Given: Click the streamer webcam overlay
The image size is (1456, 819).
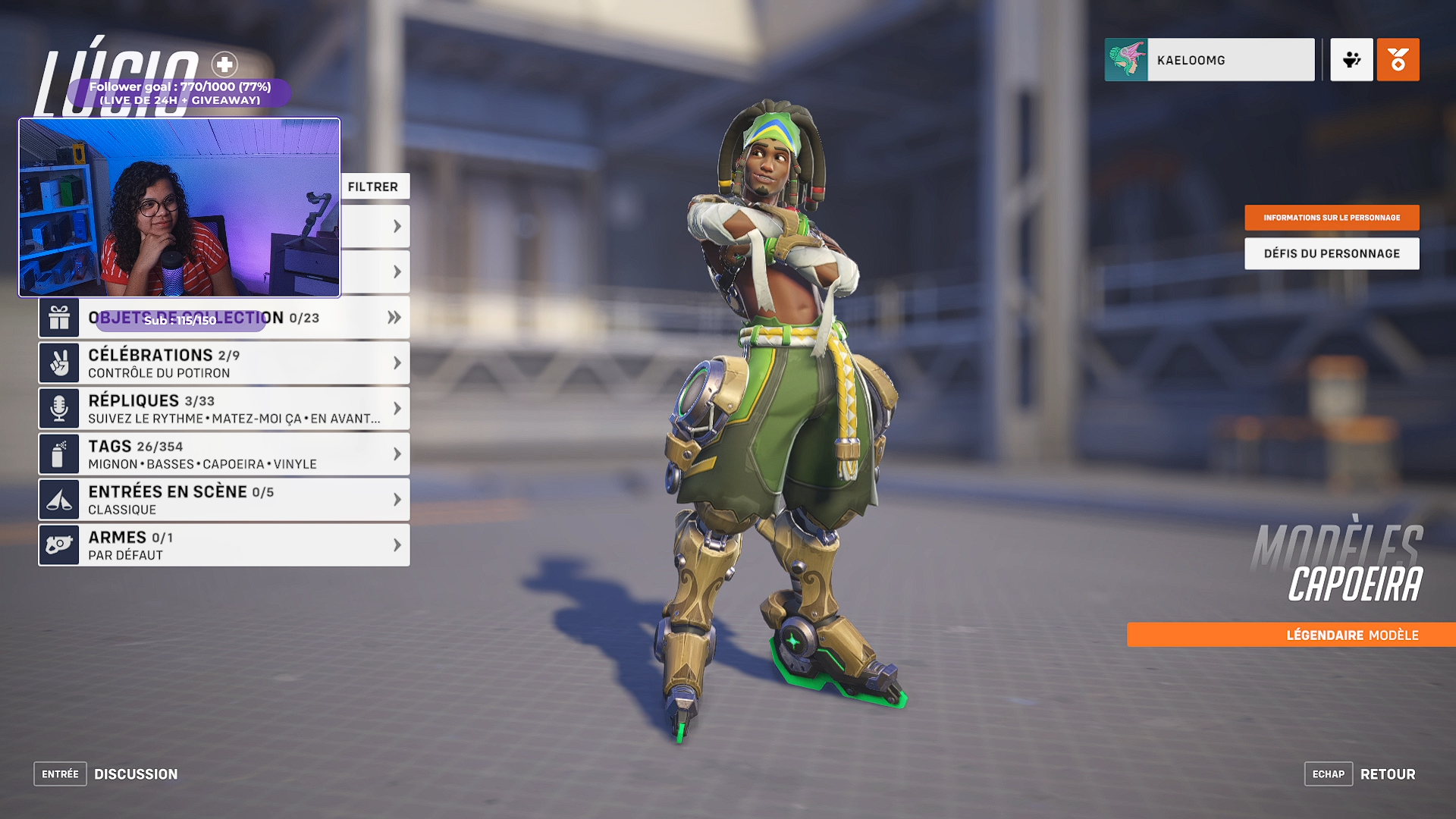Looking at the screenshot, I should pyautogui.click(x=180, y=207).
